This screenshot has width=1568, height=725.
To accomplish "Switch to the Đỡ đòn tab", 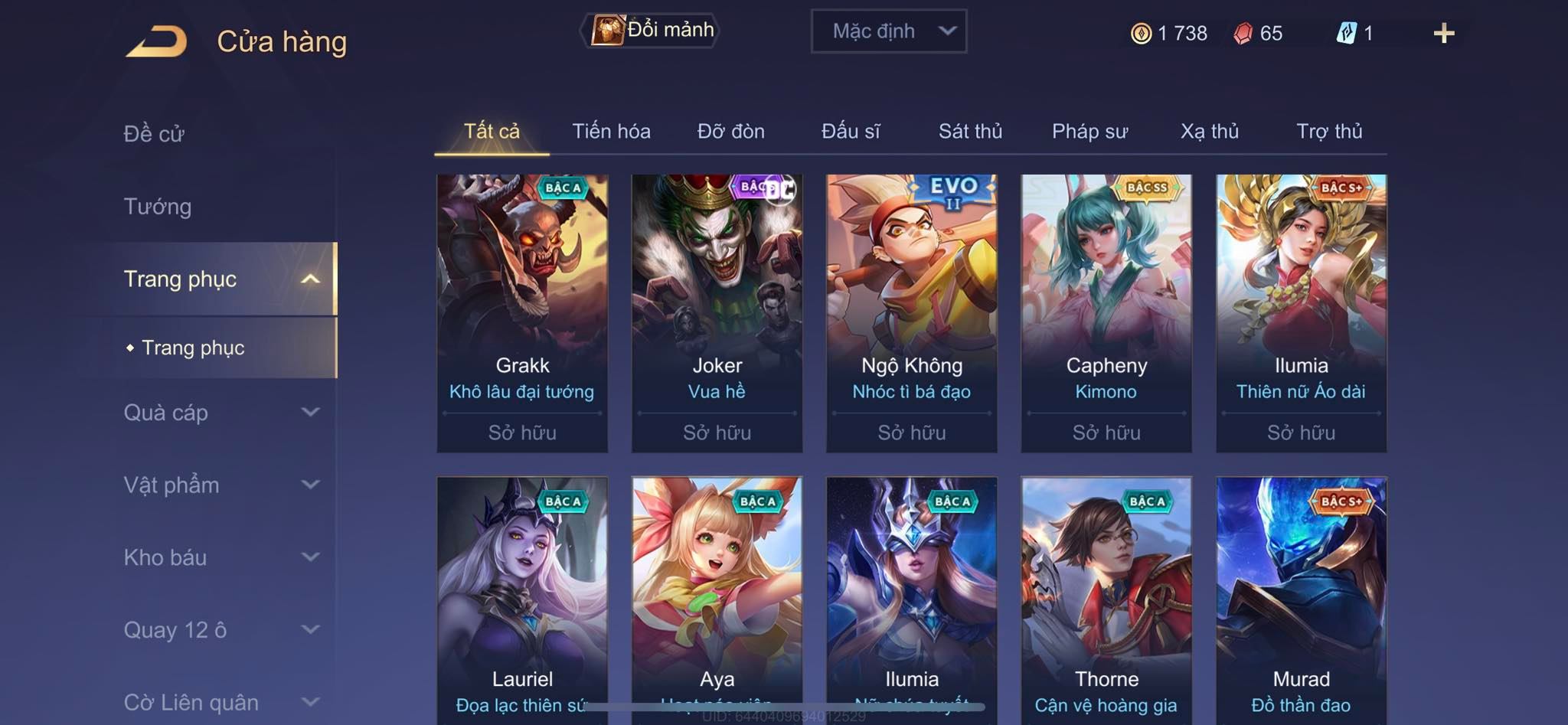I will [x=730, y=132].
